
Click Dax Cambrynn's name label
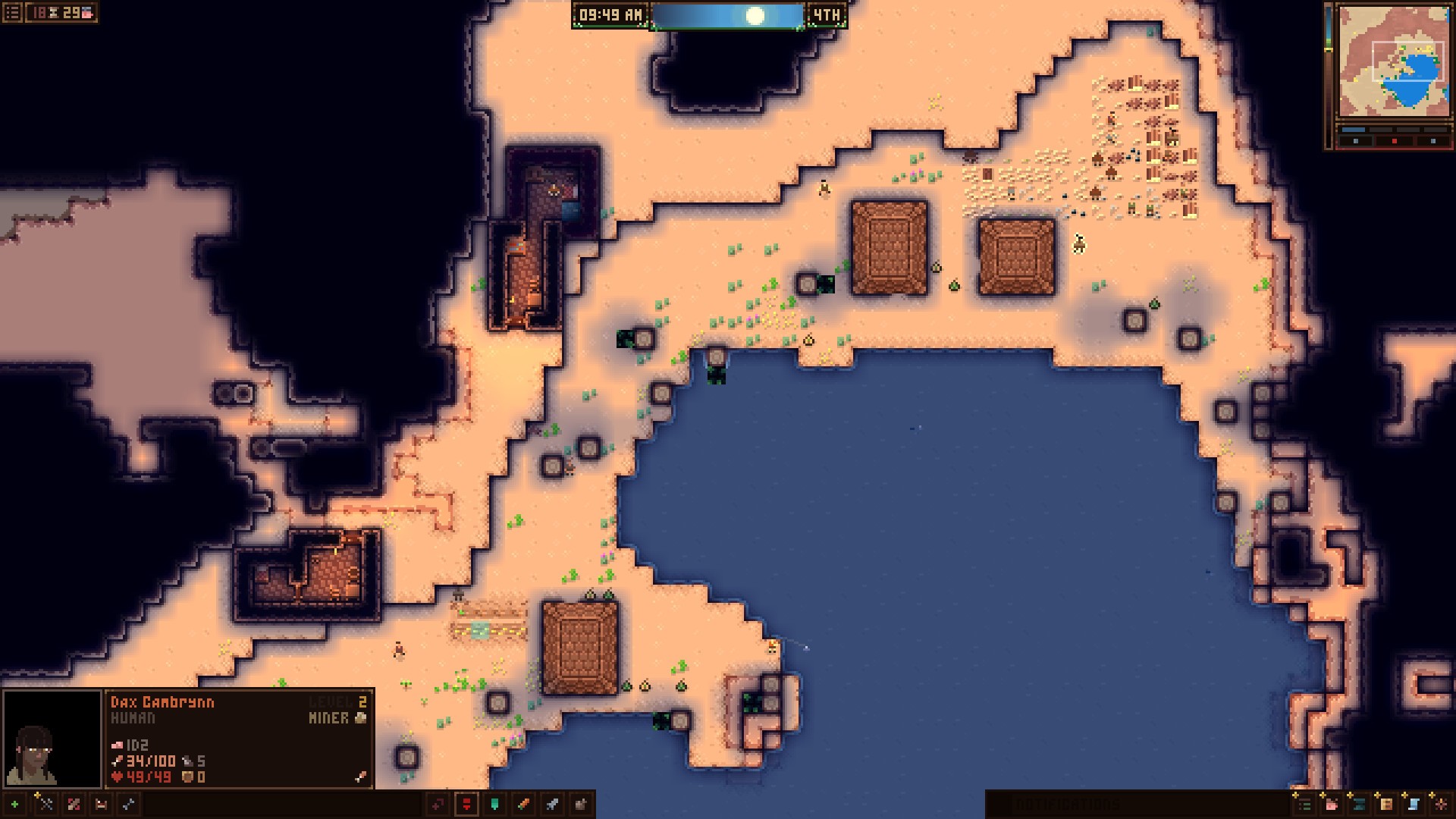click(x=163, y=701)
